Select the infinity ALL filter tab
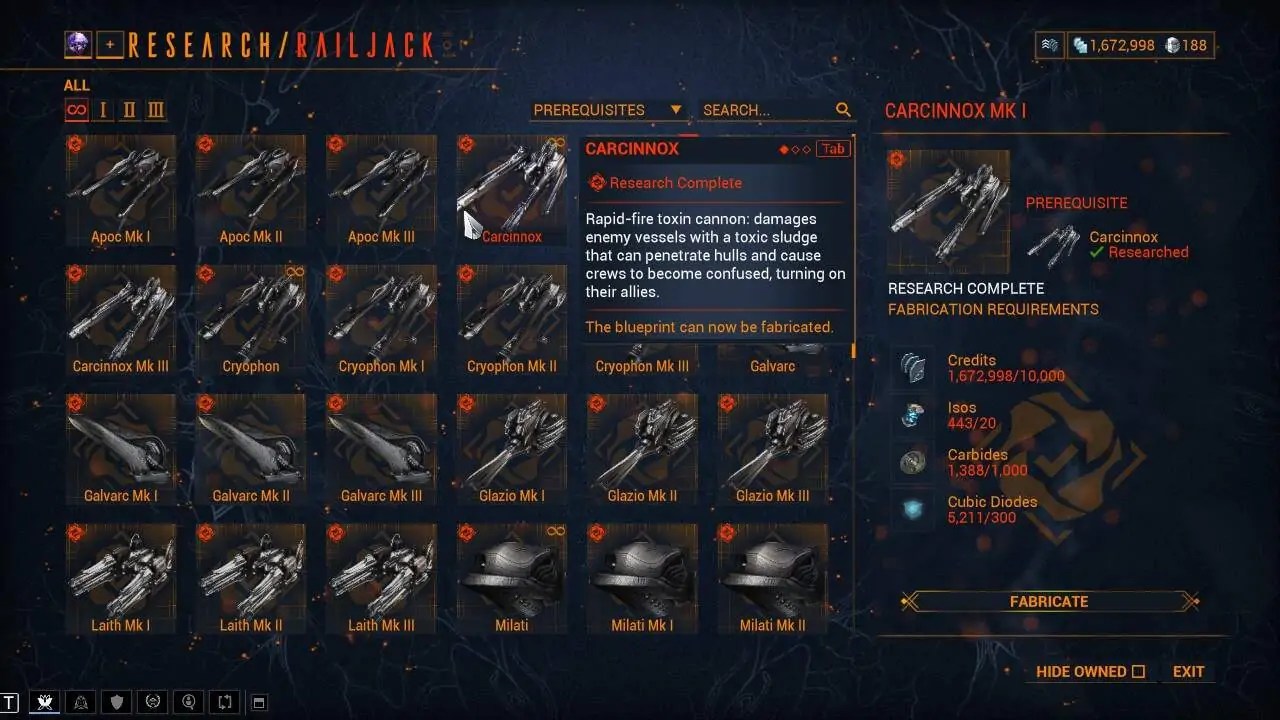Image resolution: width=1280 pixels, height=720 pixels. [x=76, y=110]
